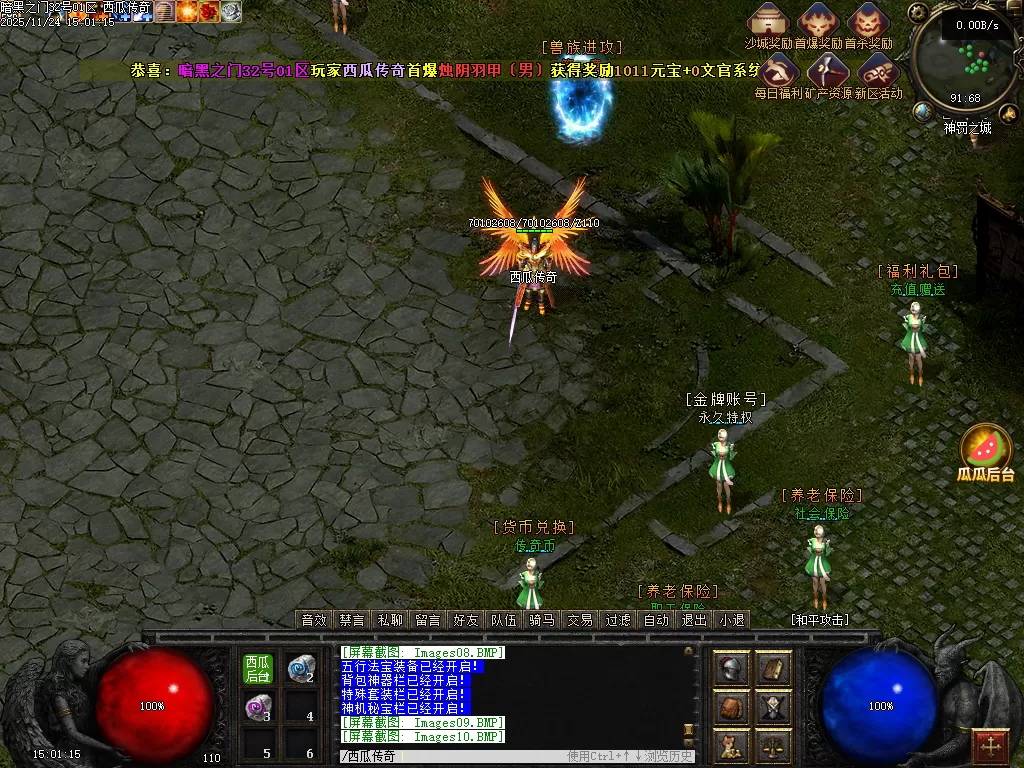This screenshot has width=1024, height=768.
Task: Click the 小退 logout button
Action: pyautogui.click(x=731, y=620)
